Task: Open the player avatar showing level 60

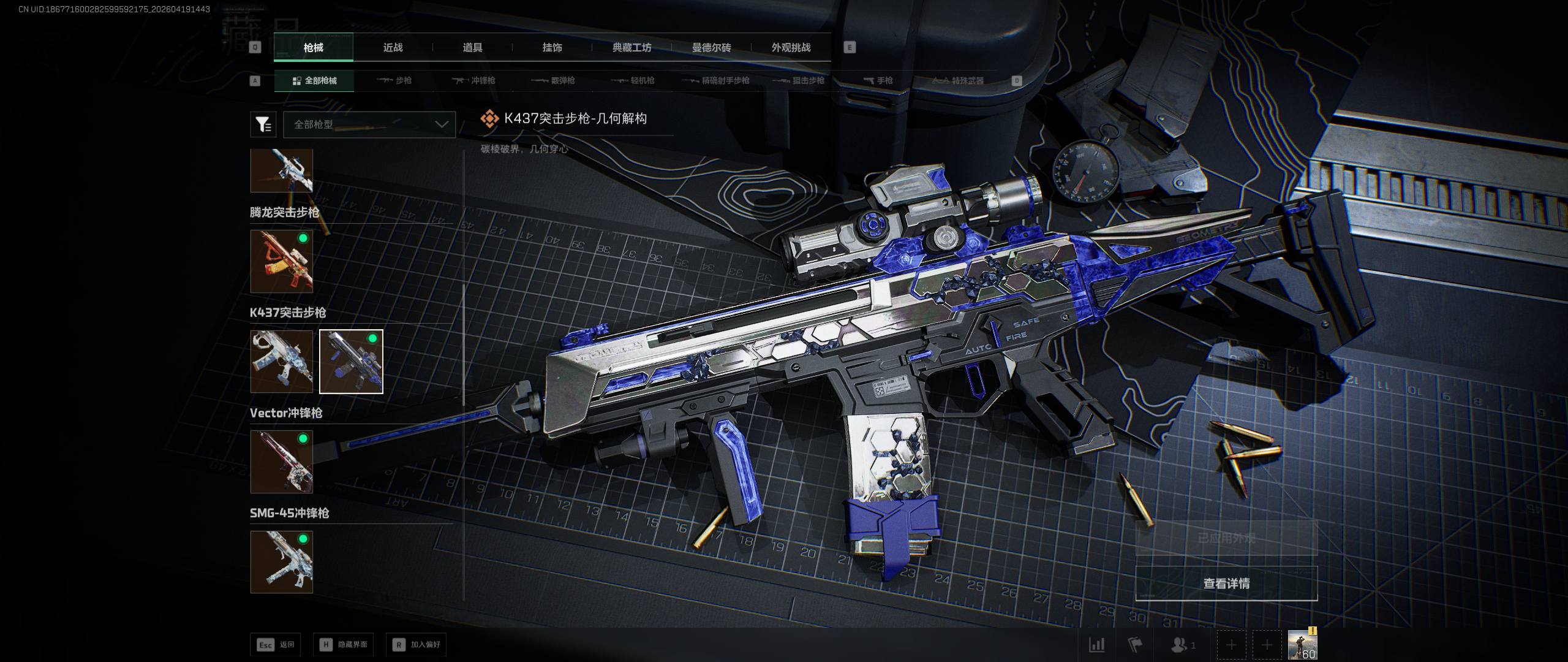Action: pyautogui.click(x=1302, y=645)
